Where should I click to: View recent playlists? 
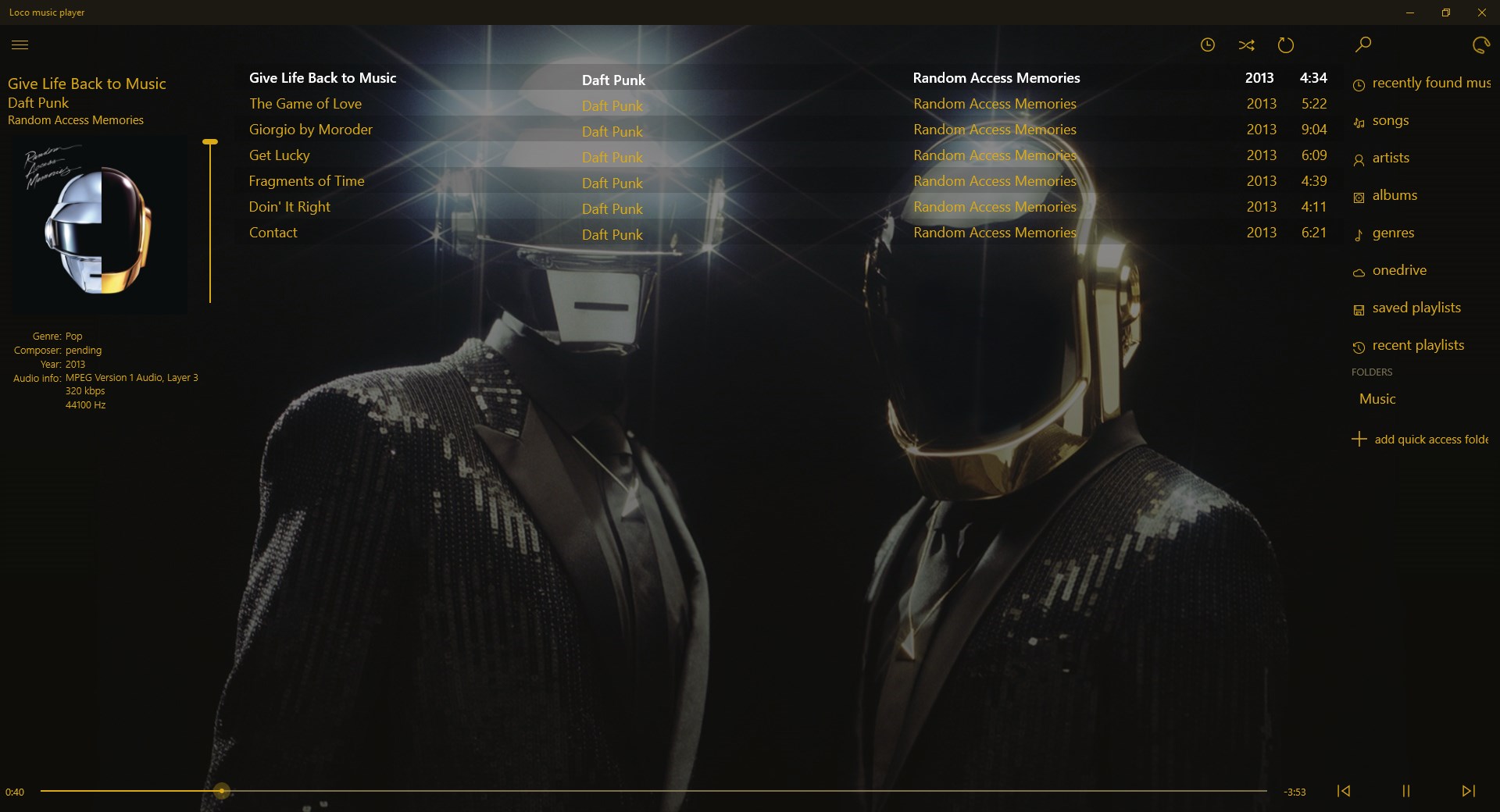click(1419, 344)
